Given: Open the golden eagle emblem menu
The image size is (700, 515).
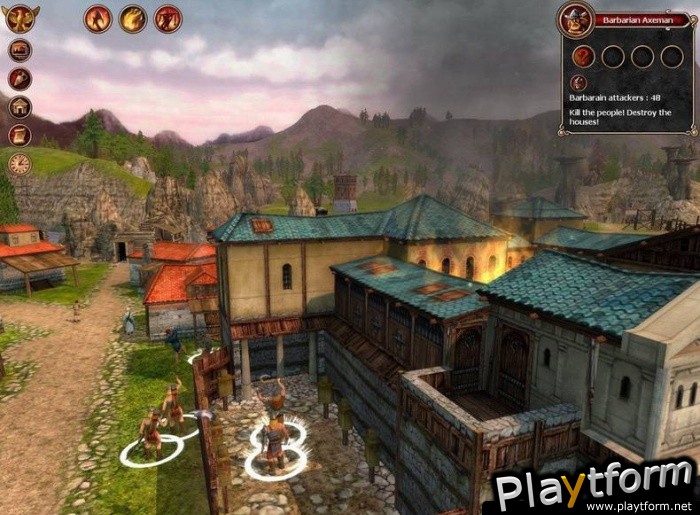Looking at the screenshot, I should (20, 18).
